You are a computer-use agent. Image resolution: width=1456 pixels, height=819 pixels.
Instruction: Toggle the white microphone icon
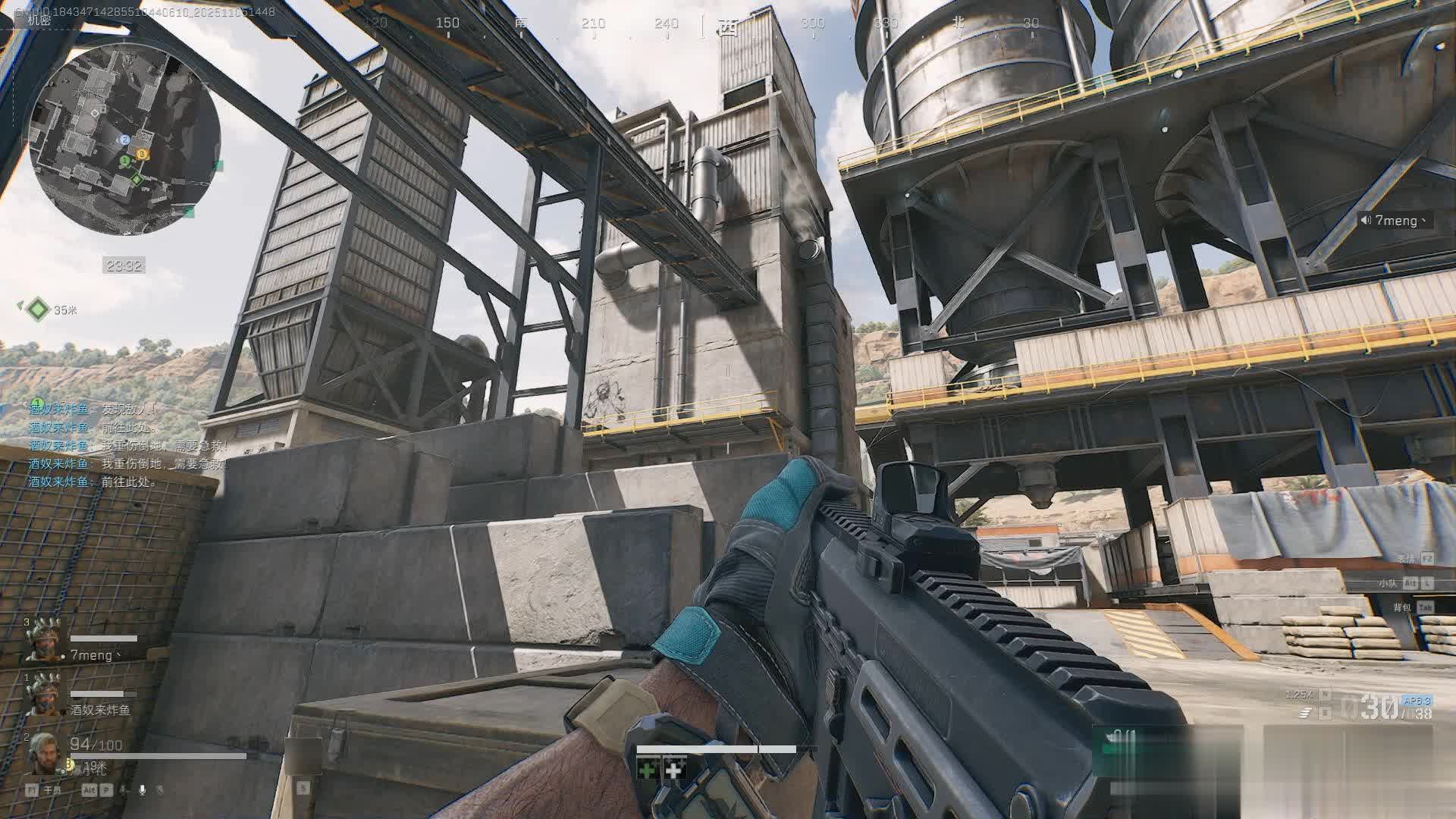pos(142,790)
